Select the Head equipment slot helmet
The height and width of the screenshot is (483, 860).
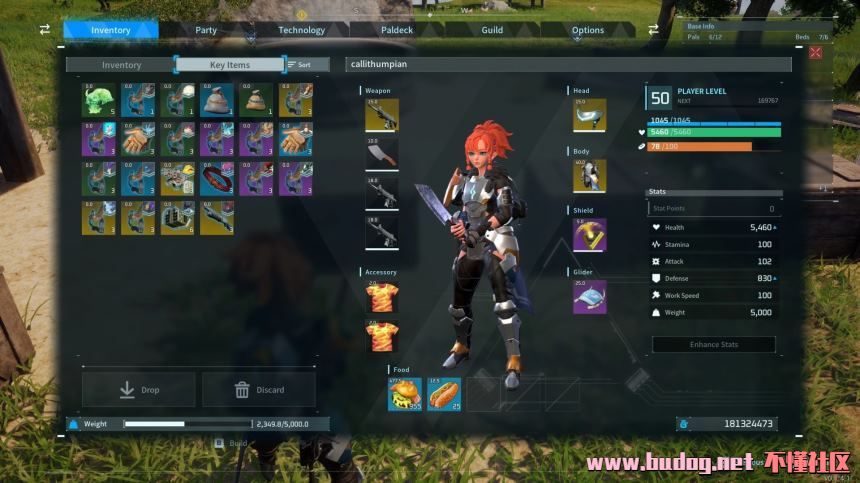[x=589, y=115]
